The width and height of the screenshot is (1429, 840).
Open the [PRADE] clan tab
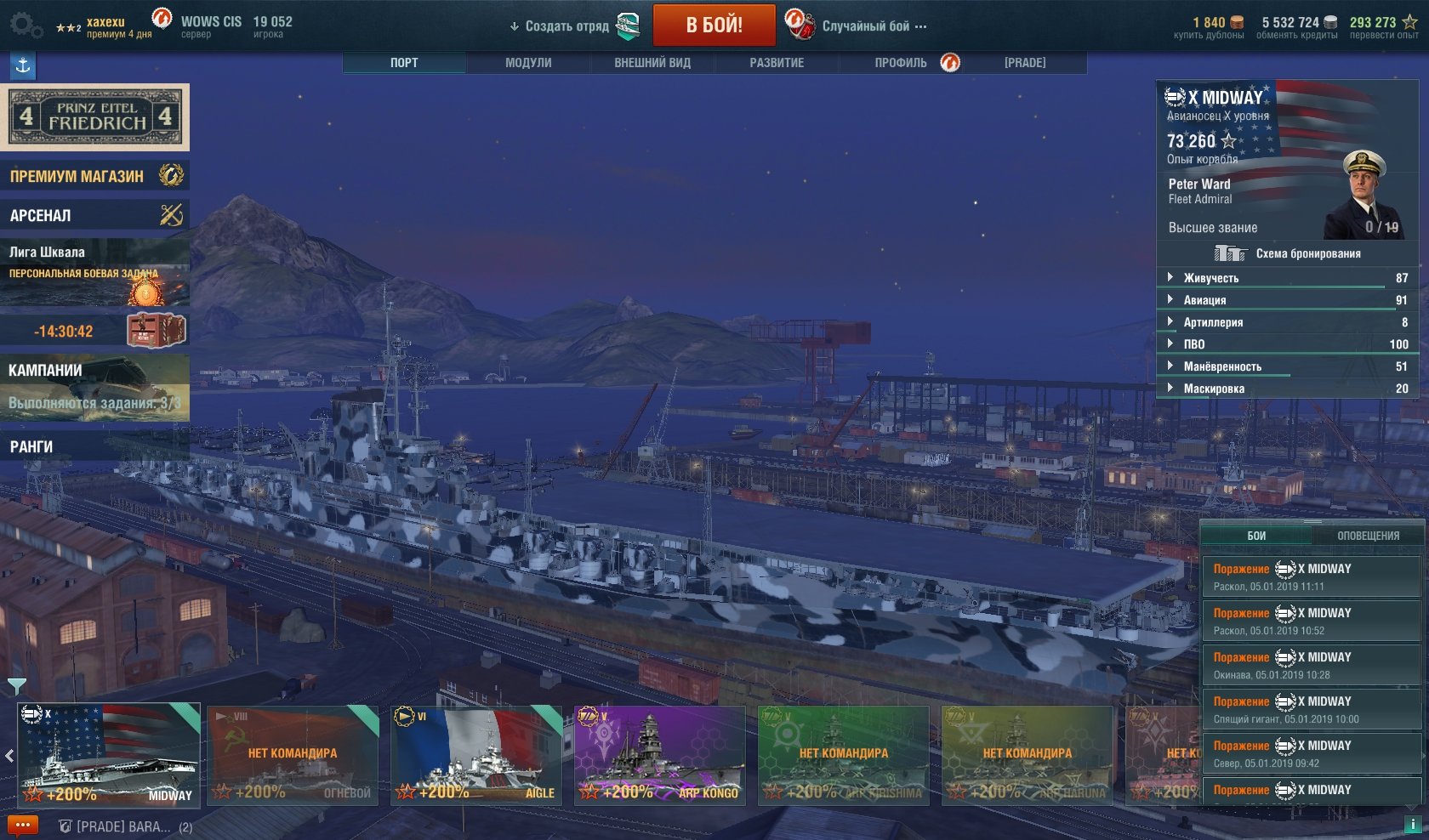coord(1025,63)
